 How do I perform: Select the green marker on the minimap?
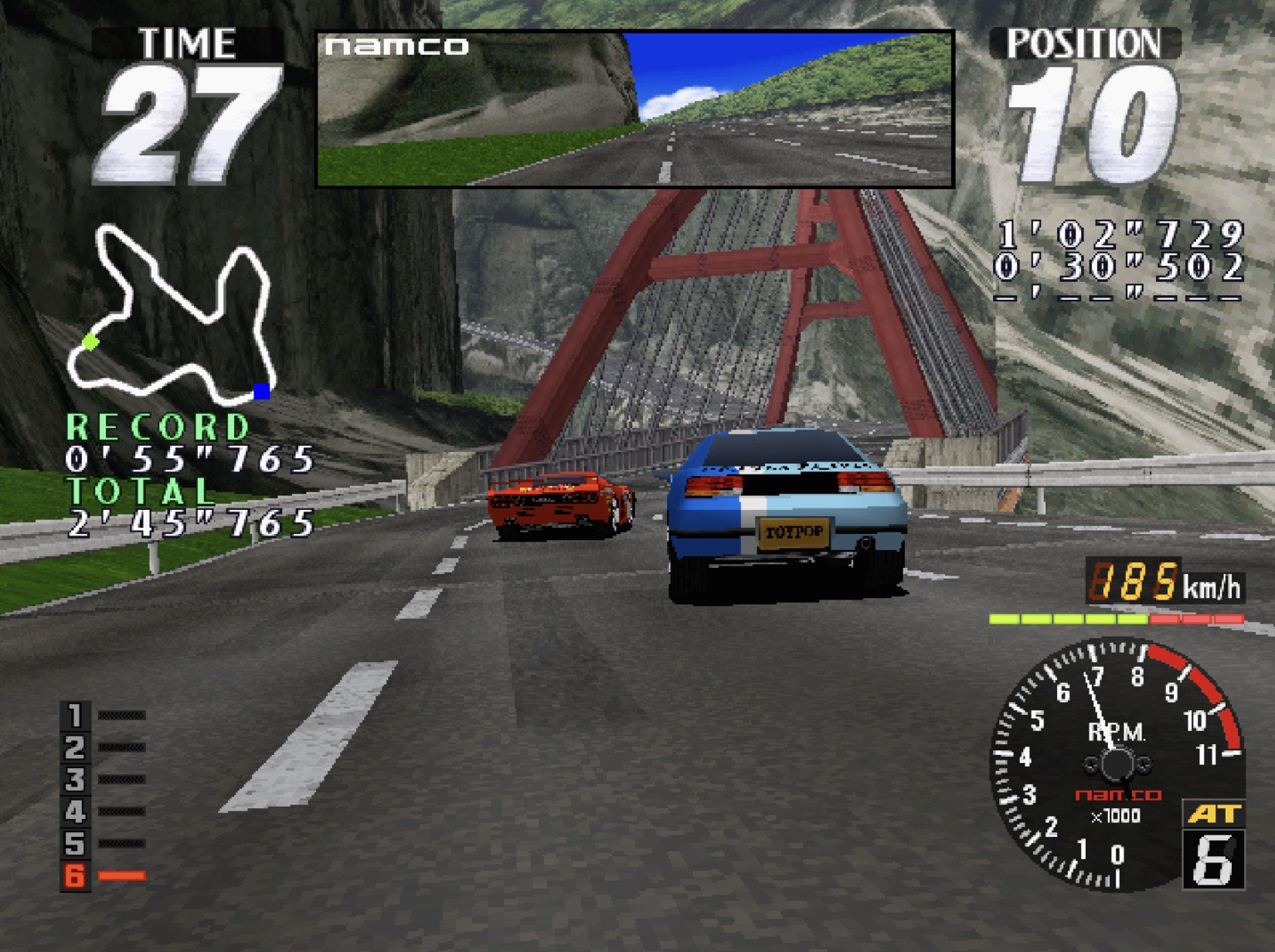pyautogui.click(x=91, y=341)
